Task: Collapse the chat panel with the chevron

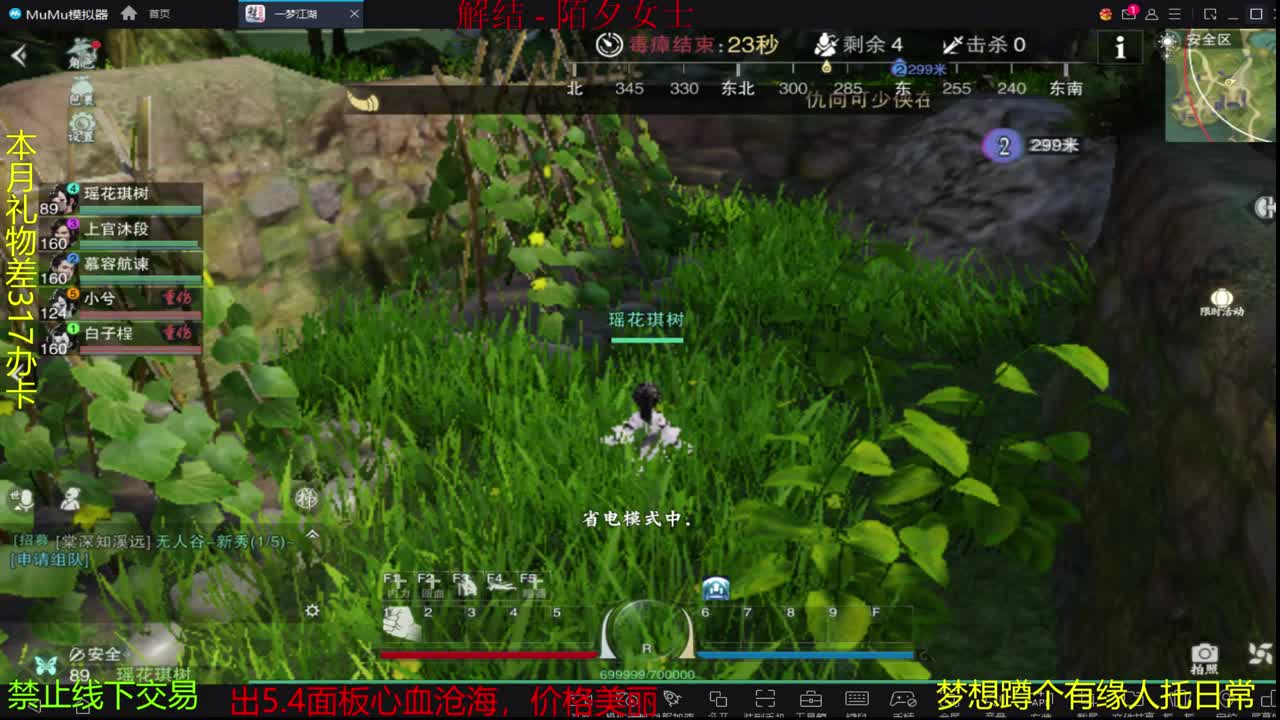Action: tap(312, 534)
